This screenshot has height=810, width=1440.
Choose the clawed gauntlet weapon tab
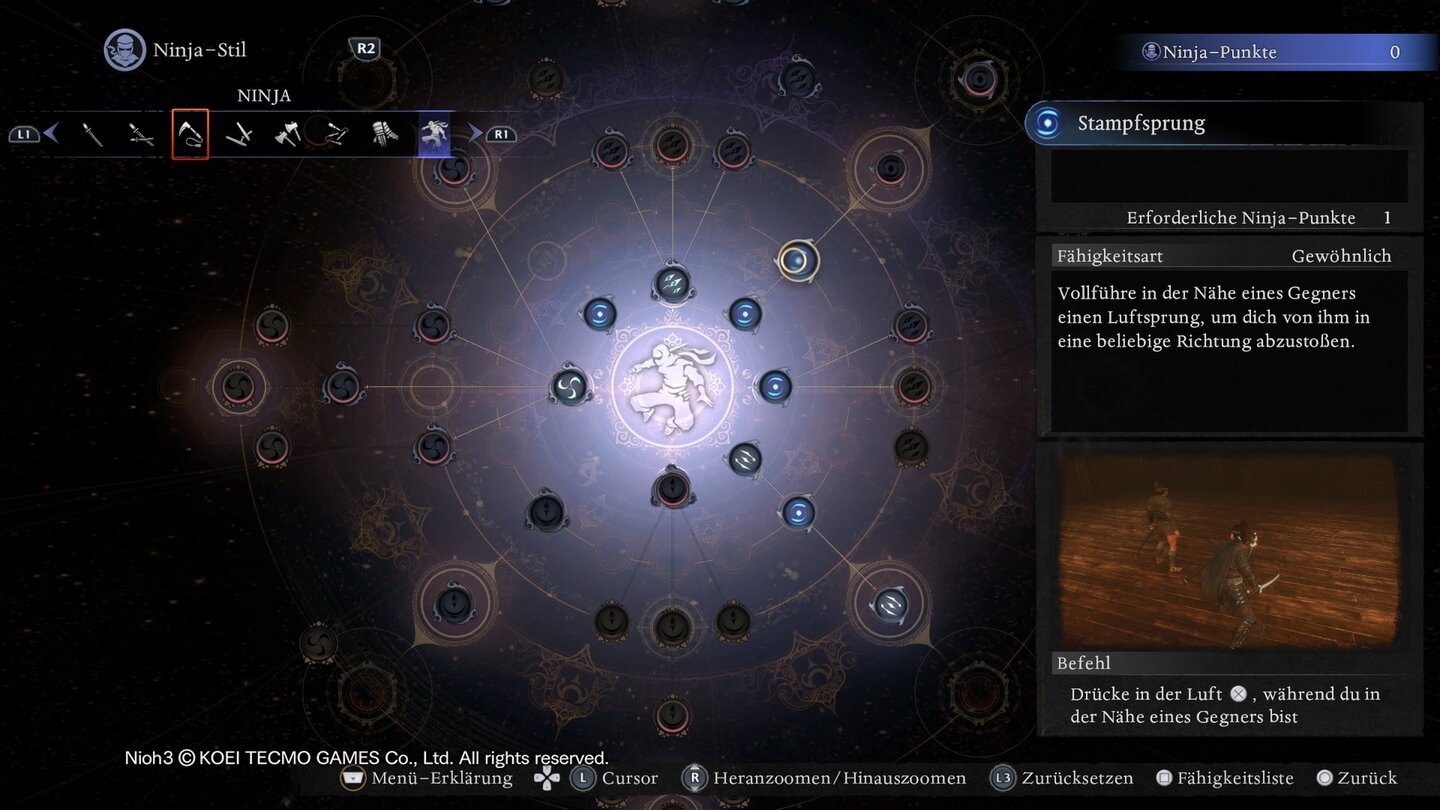click(385, 134)
